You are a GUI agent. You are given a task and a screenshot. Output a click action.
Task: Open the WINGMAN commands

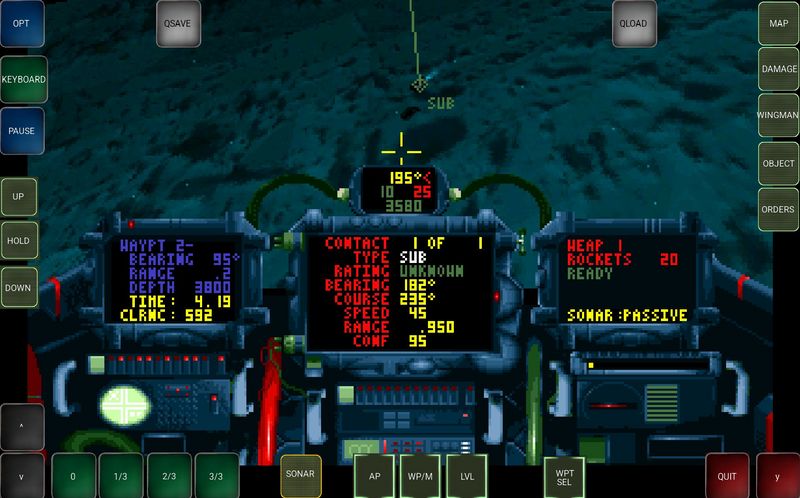coord(778,116)
